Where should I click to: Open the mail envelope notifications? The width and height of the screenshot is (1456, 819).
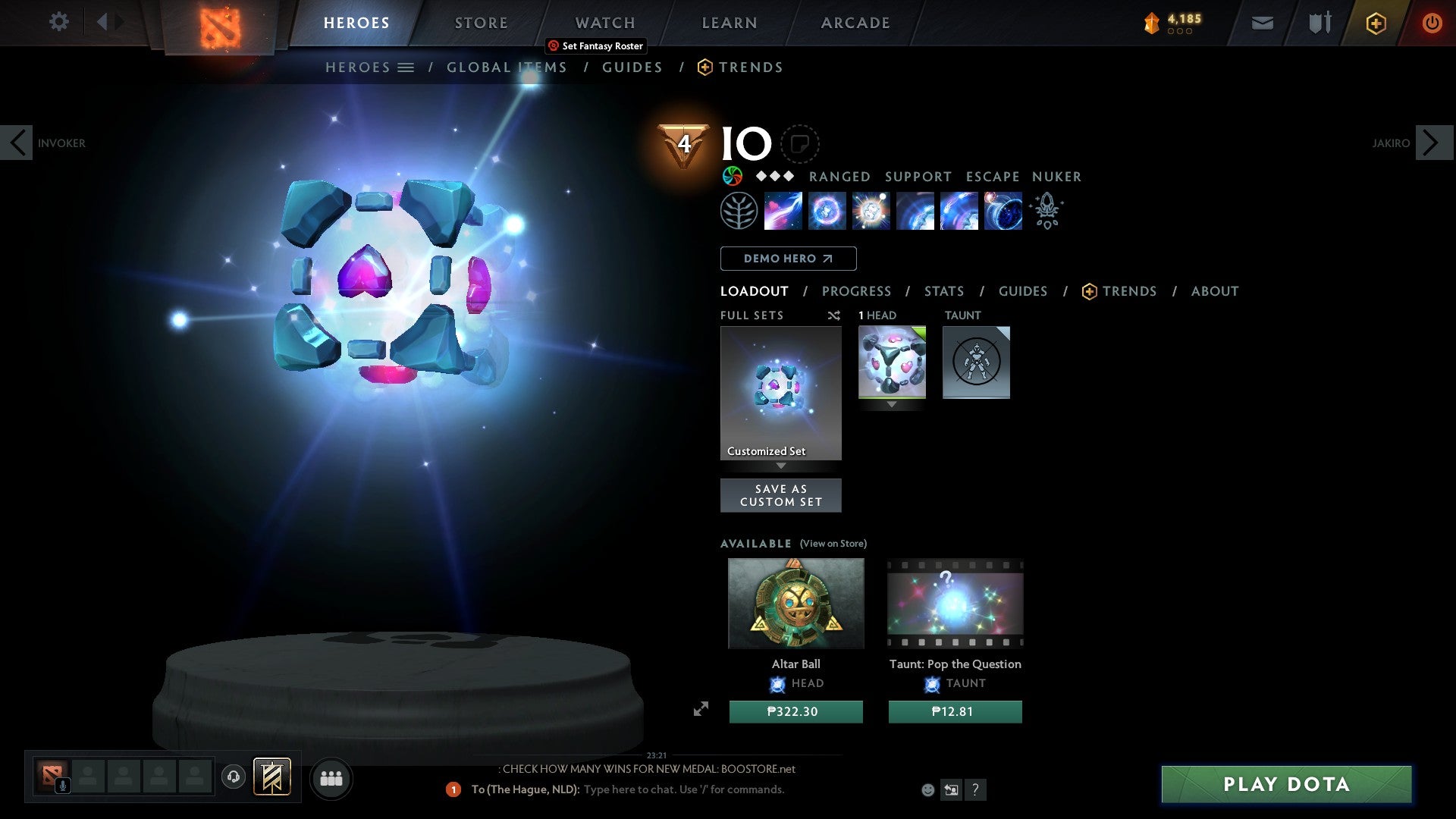1262,23
